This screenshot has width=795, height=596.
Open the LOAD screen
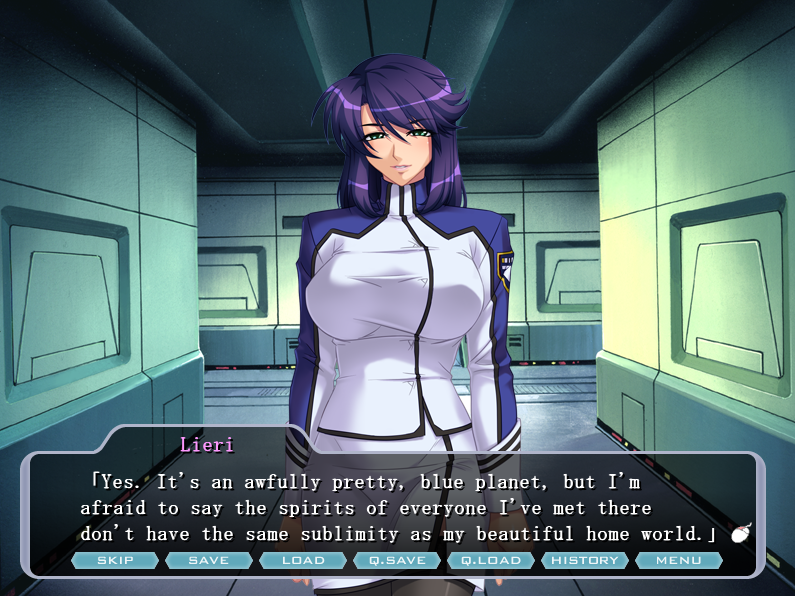pos(303,560)
